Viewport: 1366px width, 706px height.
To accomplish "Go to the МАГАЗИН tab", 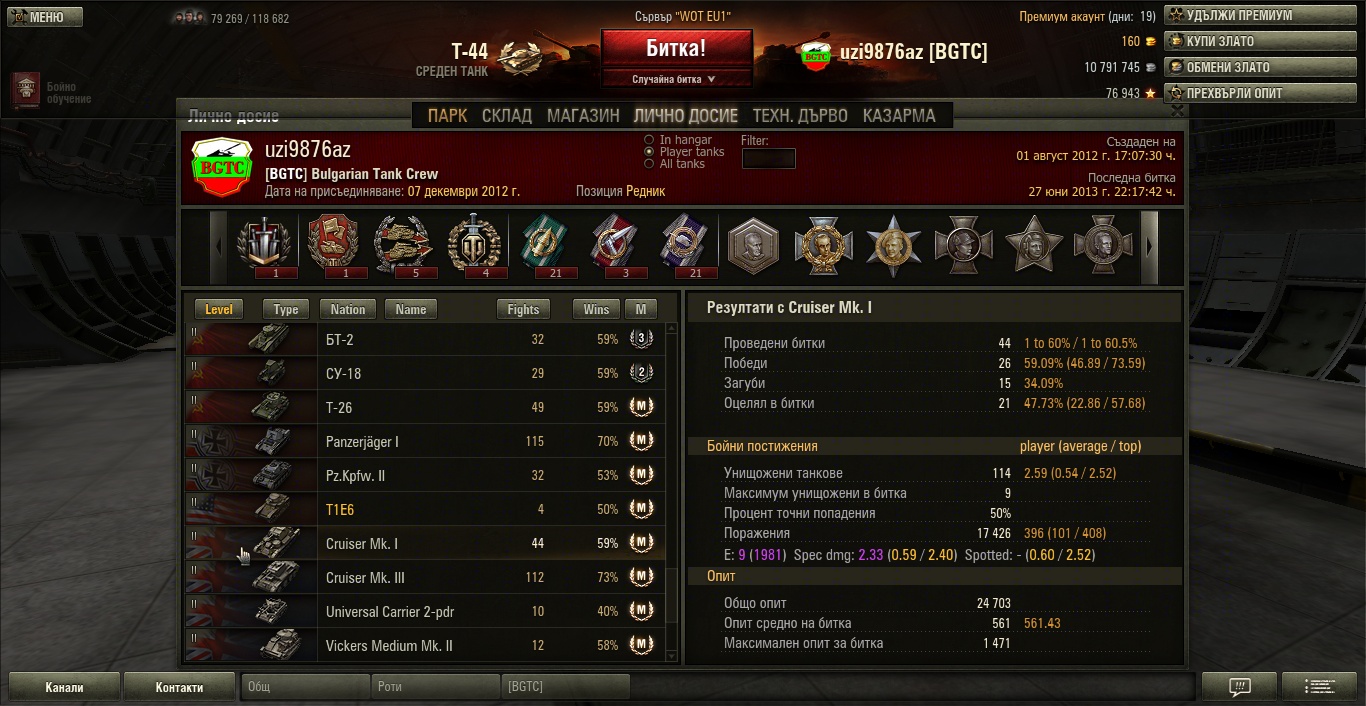I will click(x=583, y=116).
